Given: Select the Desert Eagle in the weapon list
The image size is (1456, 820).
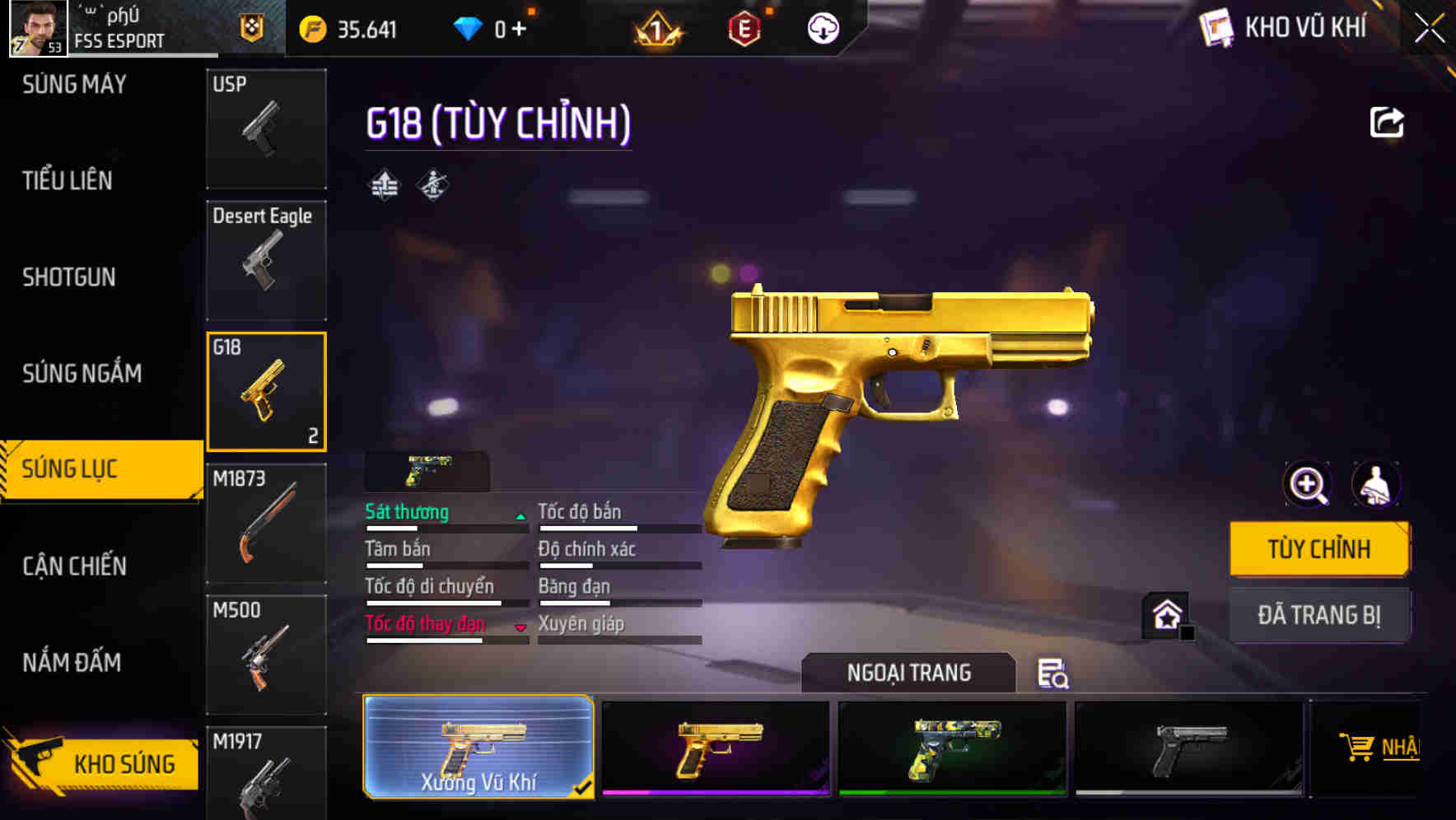Looking at the screenshot, I should [x=265, y=259].
